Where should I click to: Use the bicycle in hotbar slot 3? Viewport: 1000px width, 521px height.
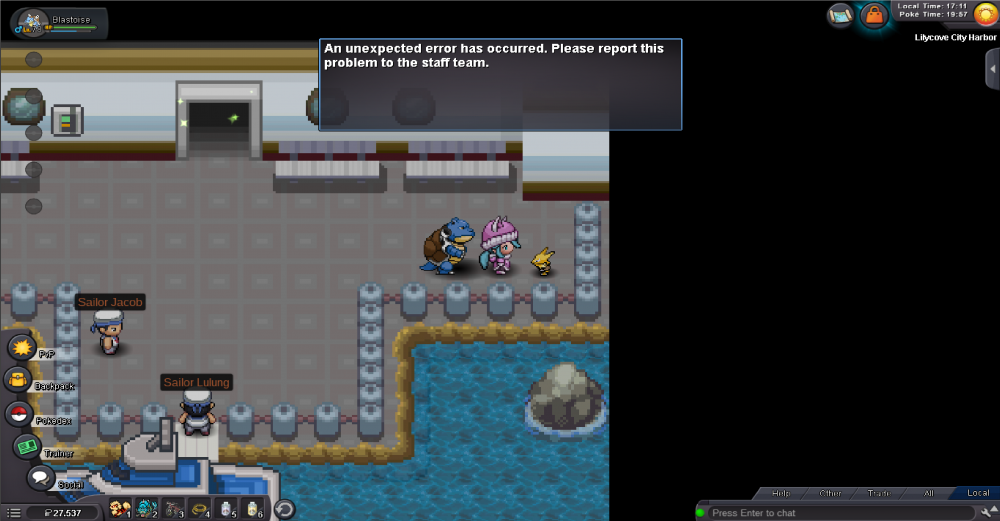tap(174, 509)
